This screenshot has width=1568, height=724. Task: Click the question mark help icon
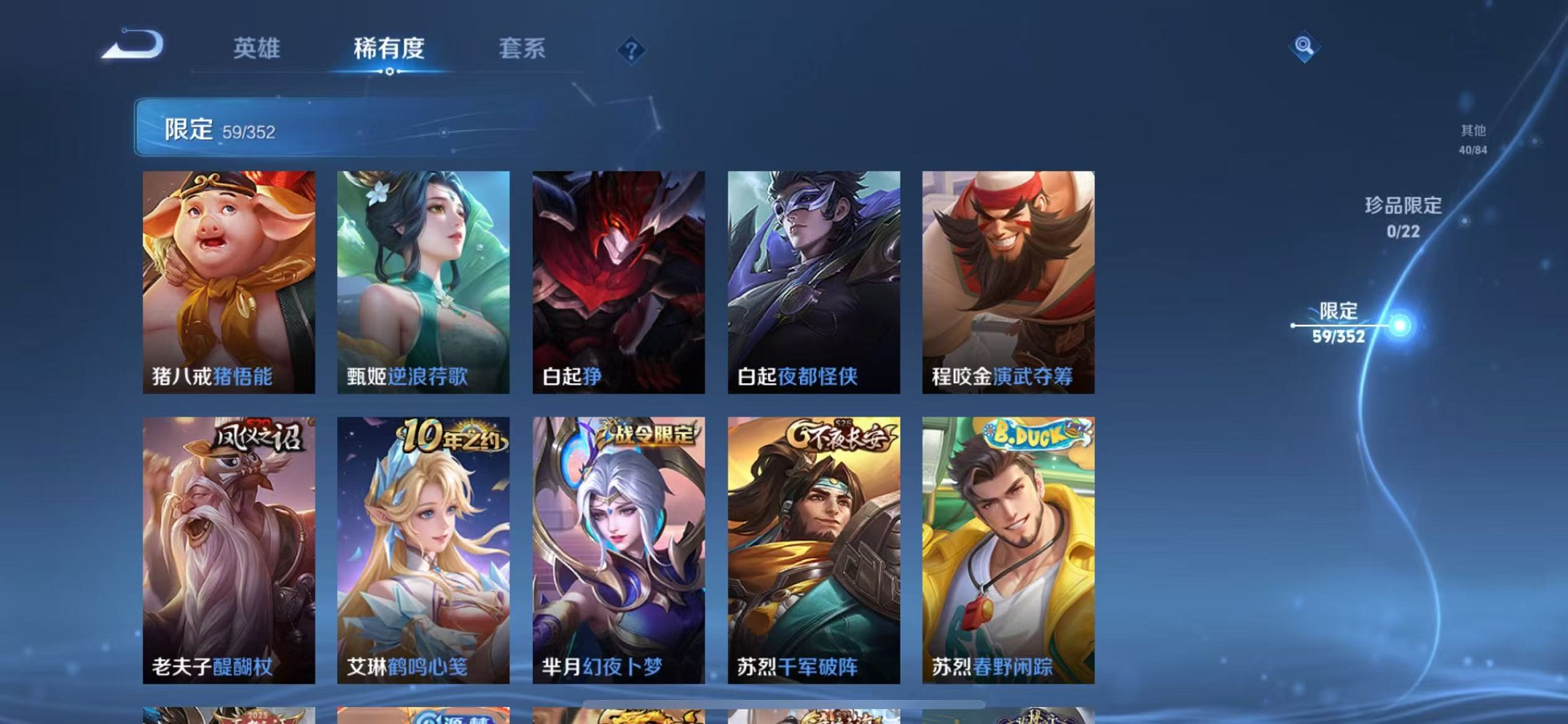tap(631, 50)
